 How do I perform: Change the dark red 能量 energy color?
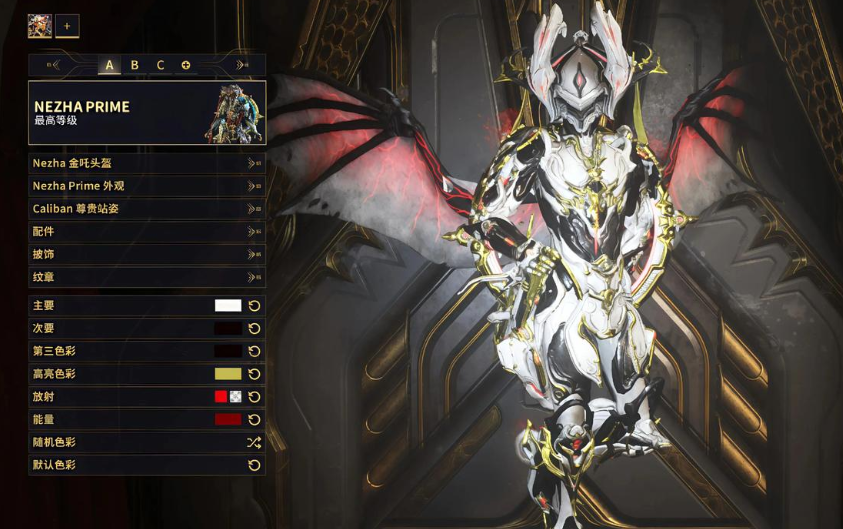228,420
